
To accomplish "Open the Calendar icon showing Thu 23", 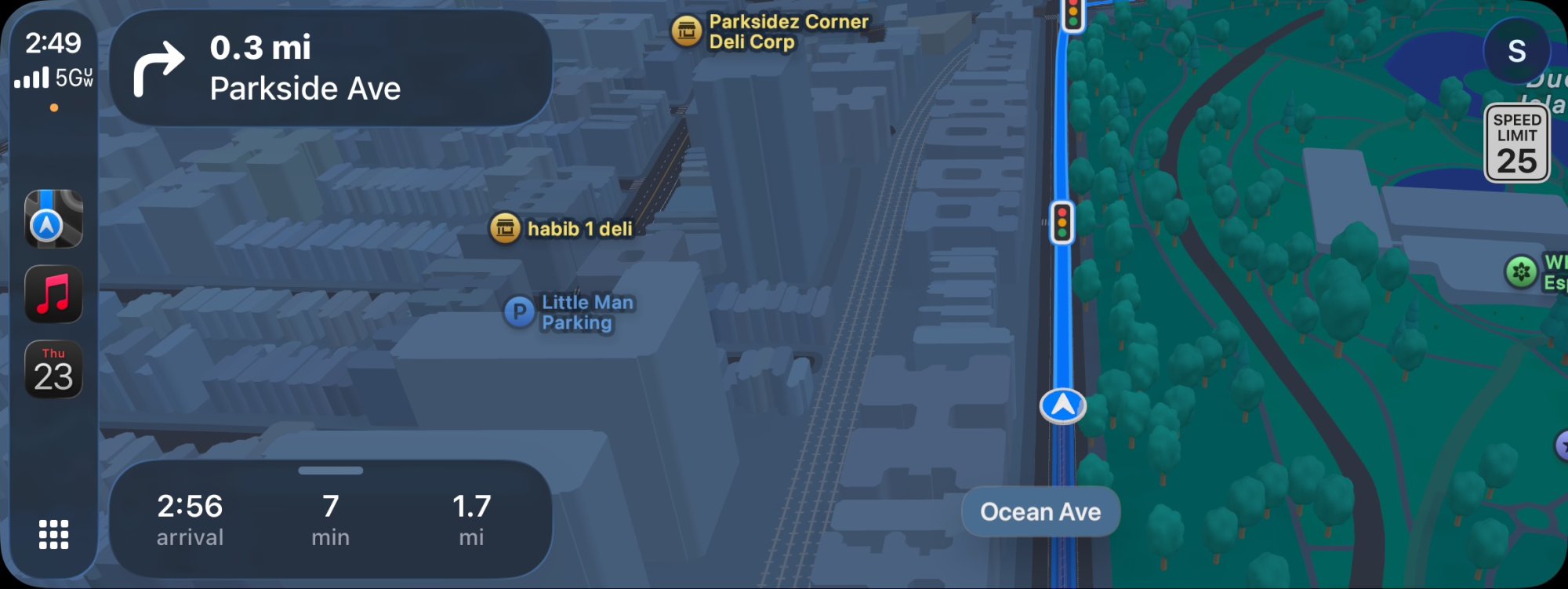I will pyautogui.click(x=53, y=370).
